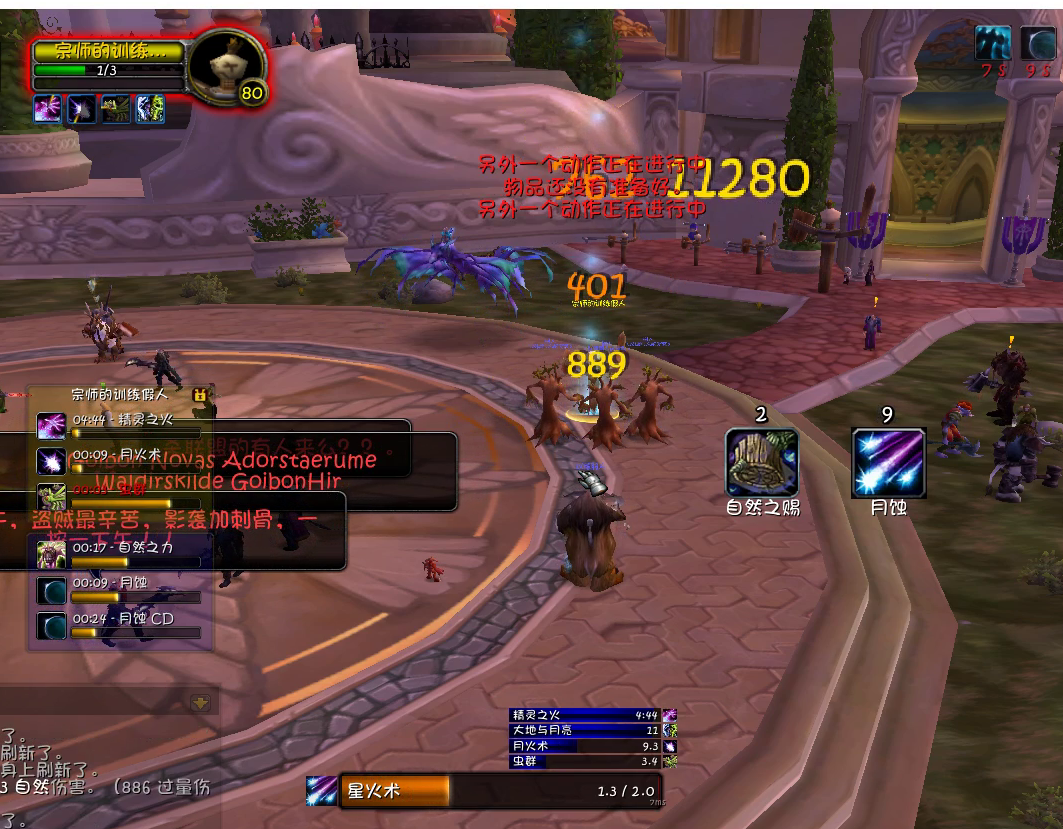Select the 月火术 timer bar icon

(x=51, y=460)
